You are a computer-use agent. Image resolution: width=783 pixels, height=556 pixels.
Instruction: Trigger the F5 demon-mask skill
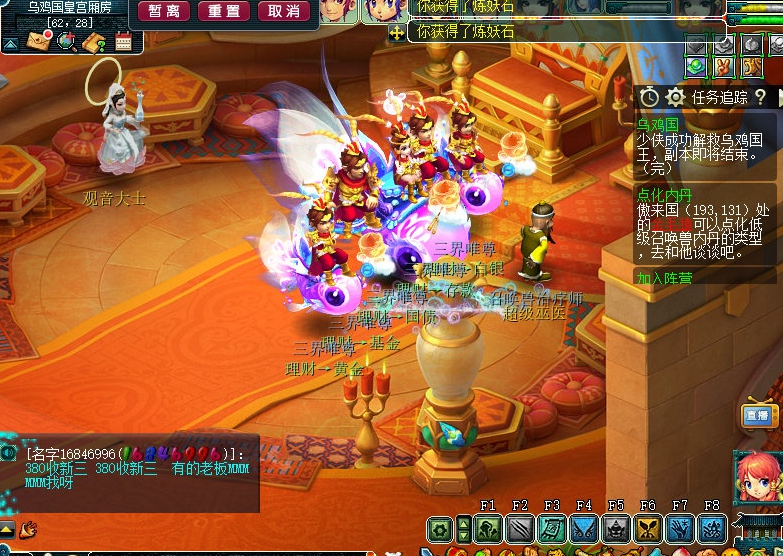click(x=616, y=529)
